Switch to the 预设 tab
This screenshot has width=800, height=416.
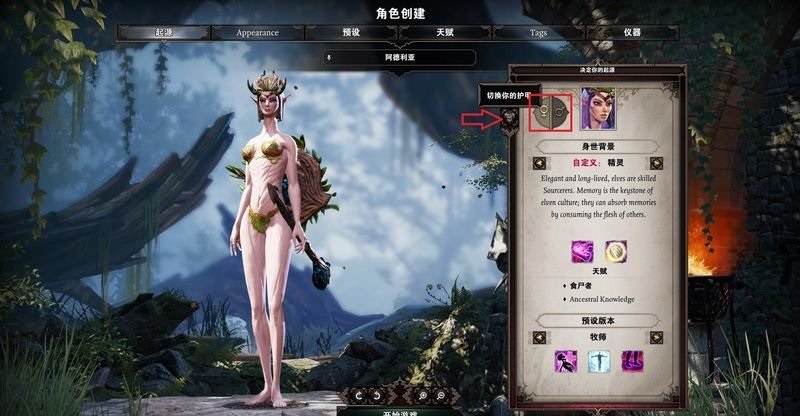pyautogui.click(x=351, y=32)
